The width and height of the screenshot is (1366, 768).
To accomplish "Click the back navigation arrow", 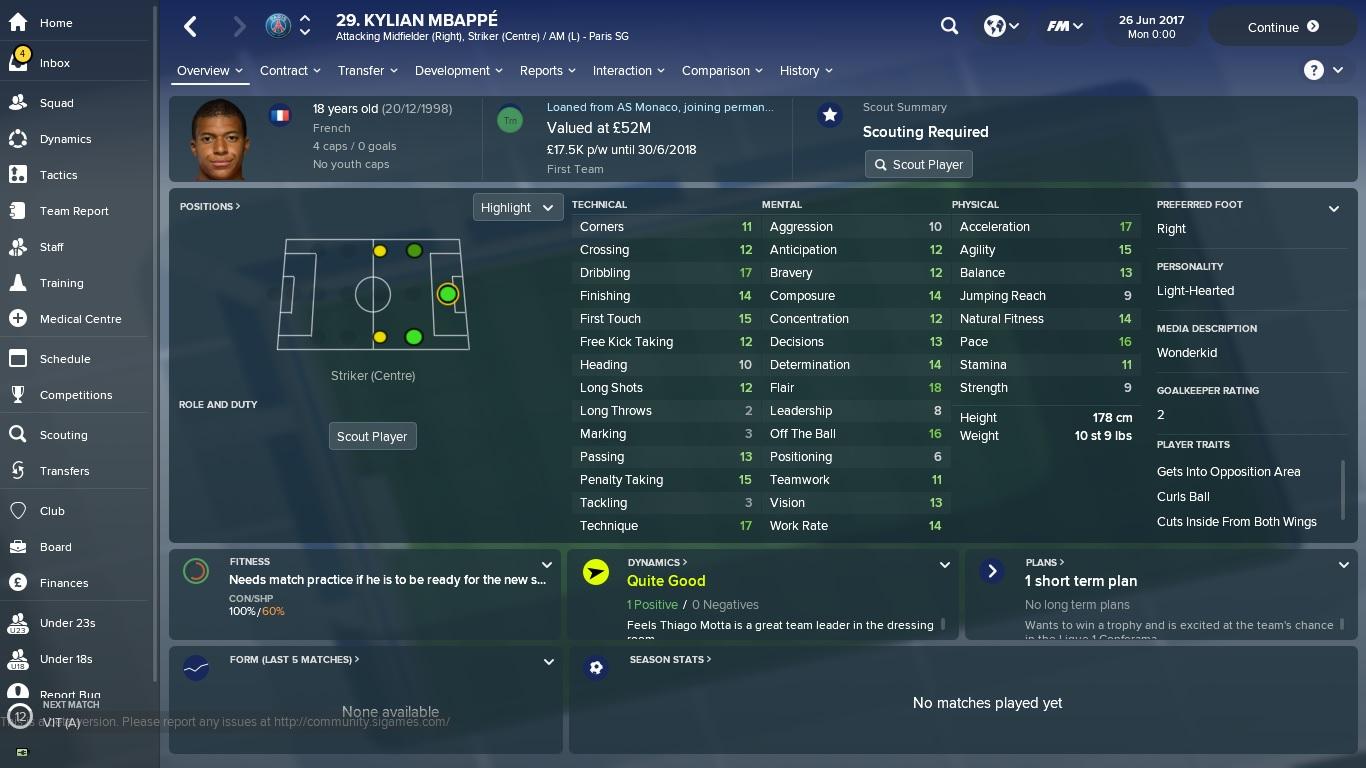I will click(190, 26).
